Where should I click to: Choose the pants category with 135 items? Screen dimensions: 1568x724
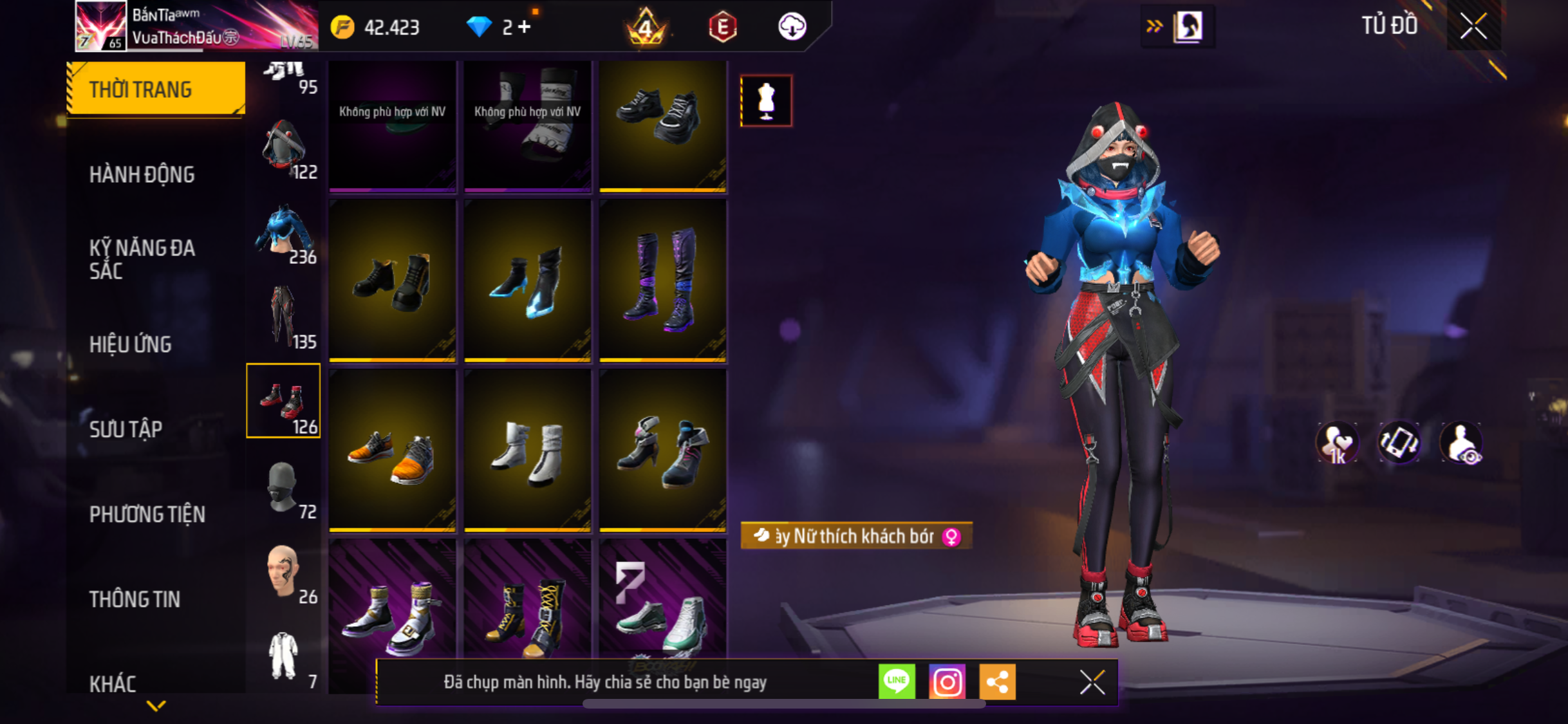point(284,317)
